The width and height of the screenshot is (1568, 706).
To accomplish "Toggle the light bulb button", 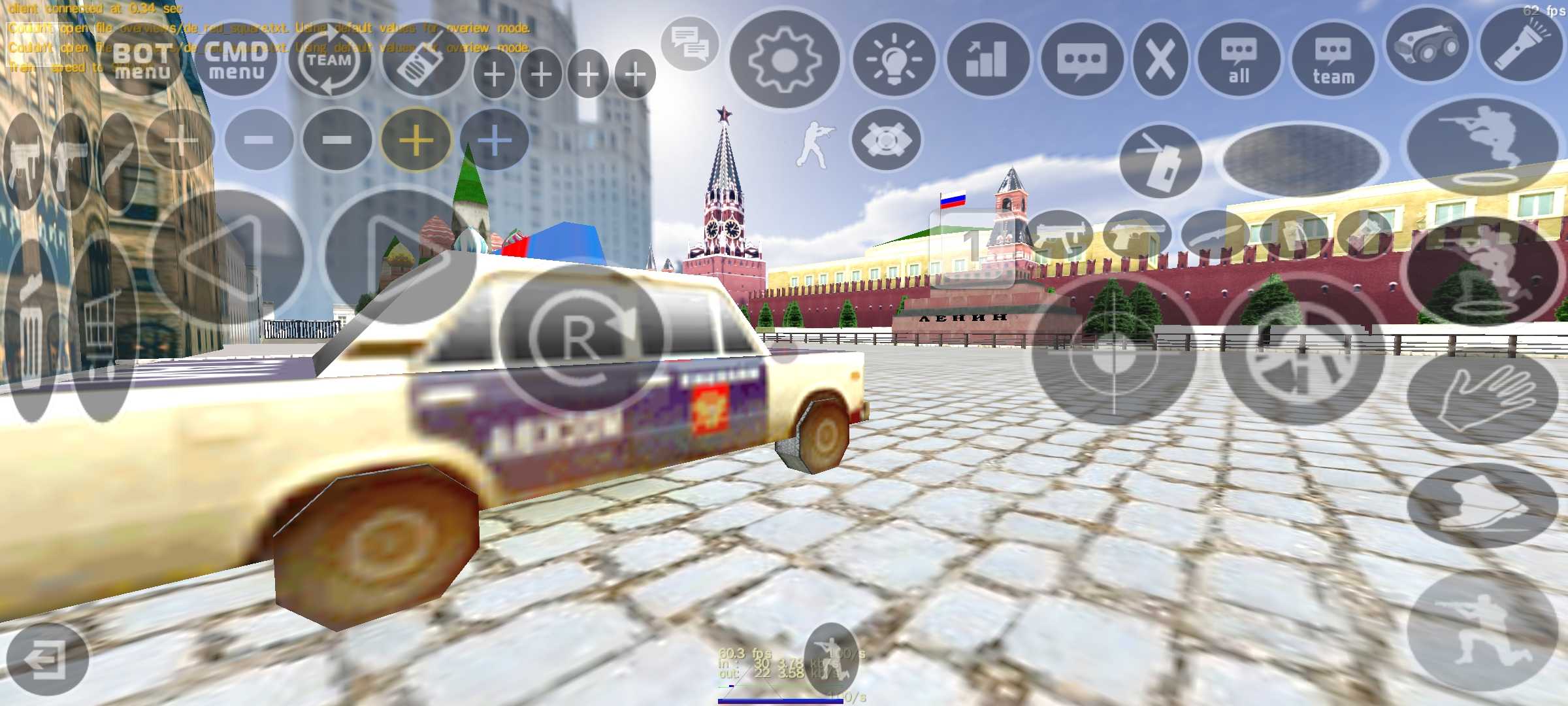I will (x=894, y=60).
